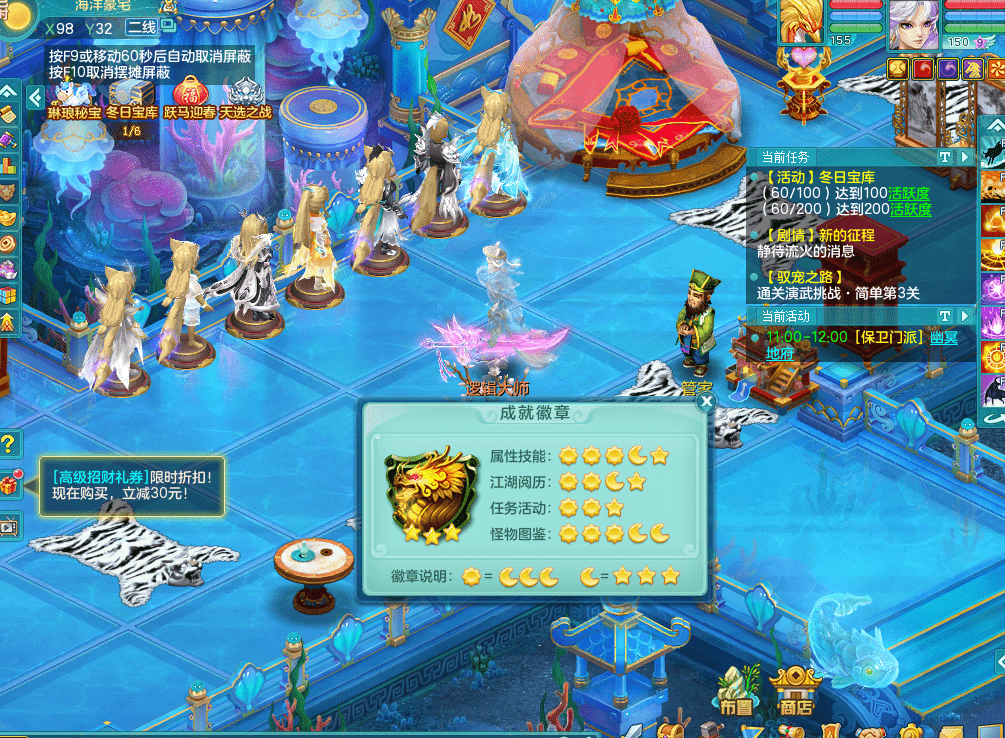The width and height of the screenshot is (1005, 738).
Task: Switch server line via 二线 button
Action: (x=143, y=28)
